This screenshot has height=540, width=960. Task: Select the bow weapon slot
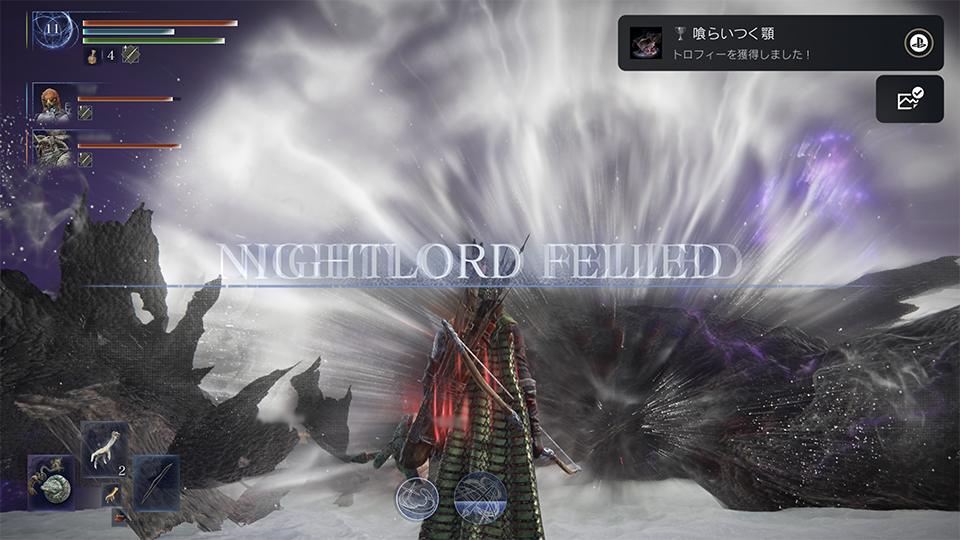(155, 482)
